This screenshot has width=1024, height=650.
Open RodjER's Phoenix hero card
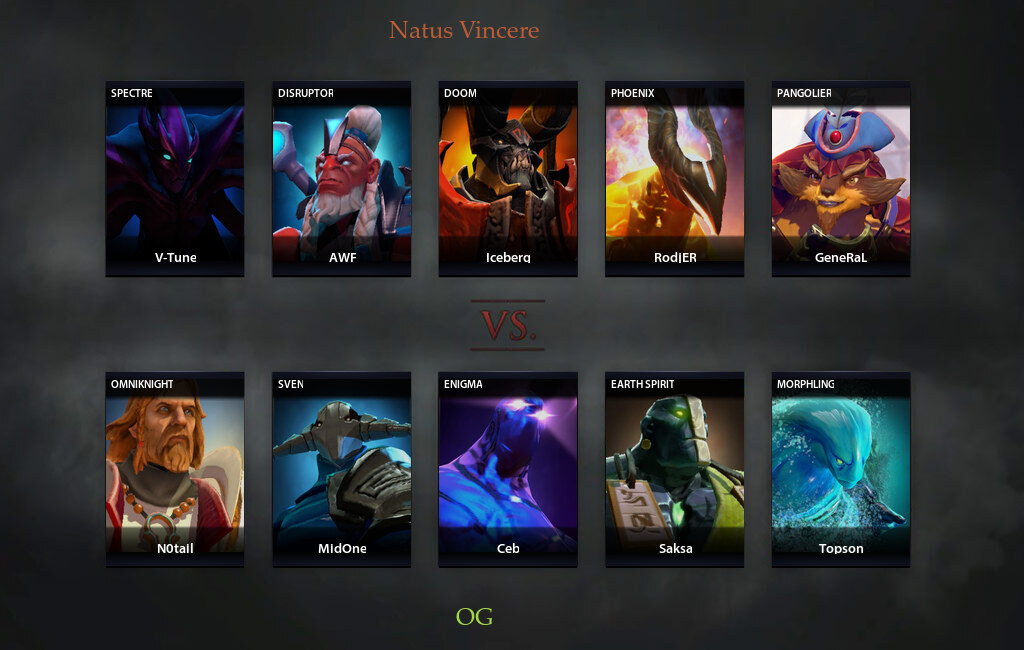[675, 178]
